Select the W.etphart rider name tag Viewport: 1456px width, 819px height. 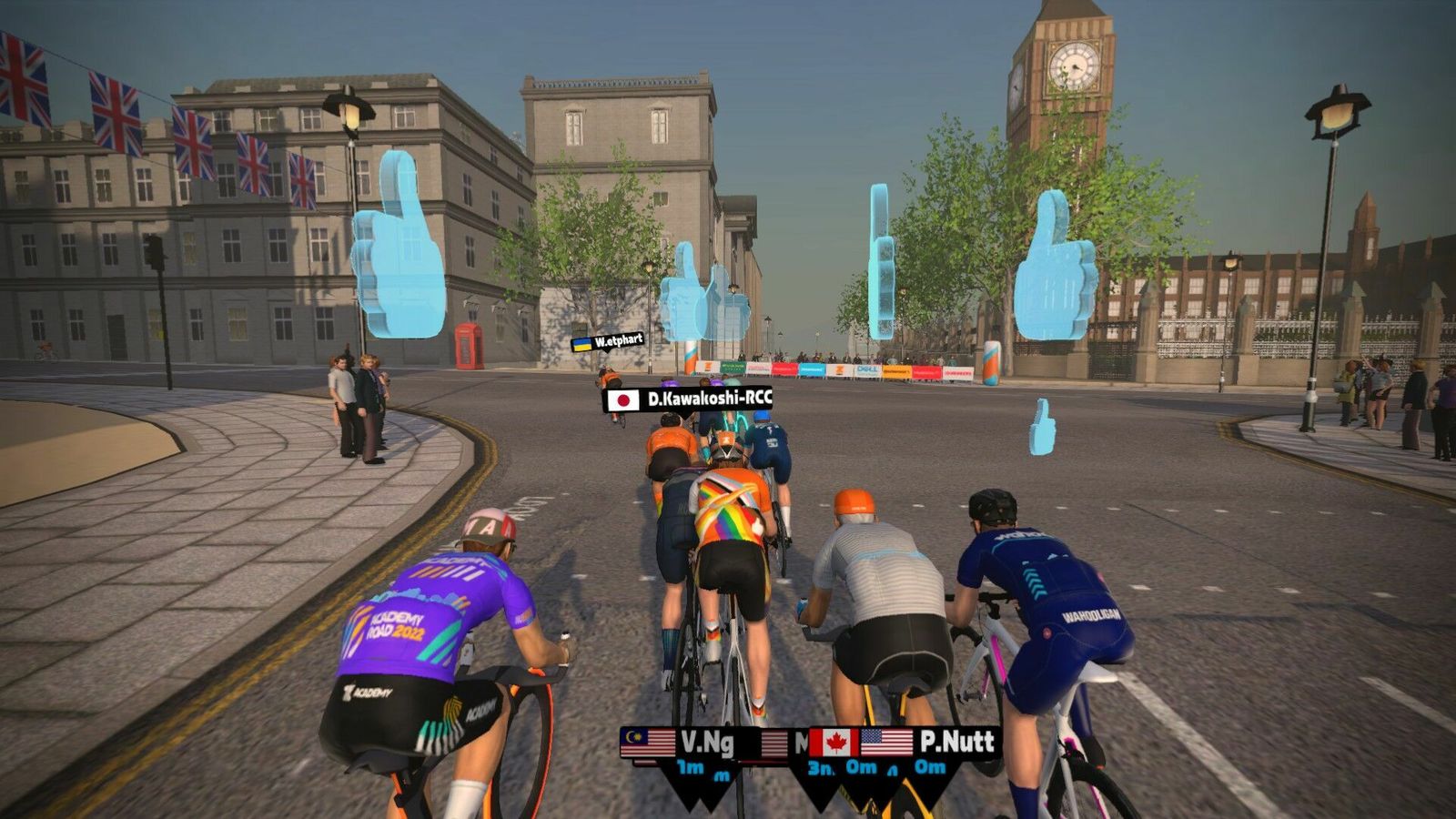608,342
